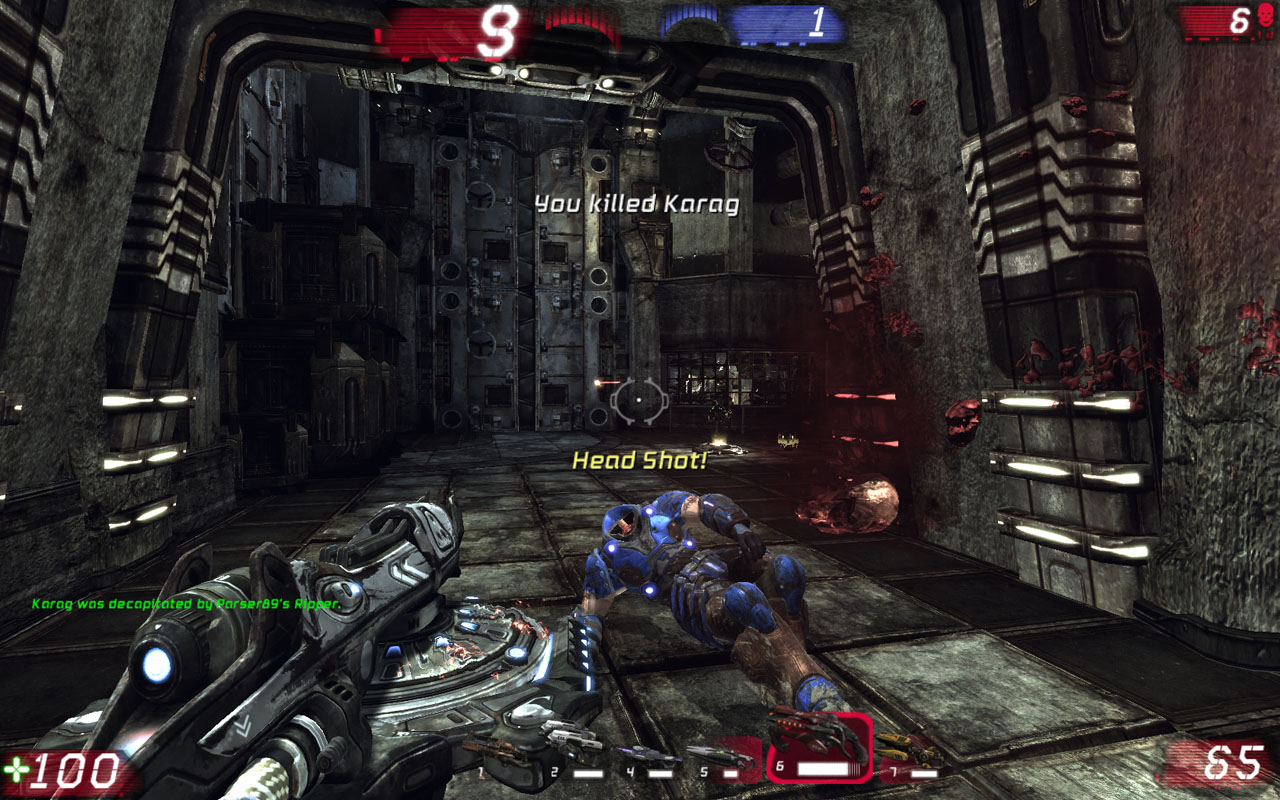Viewport: 1280px width, 800px height.
Task: Click the red score tick marks under the kill tally
Action: coord(1220,39)
